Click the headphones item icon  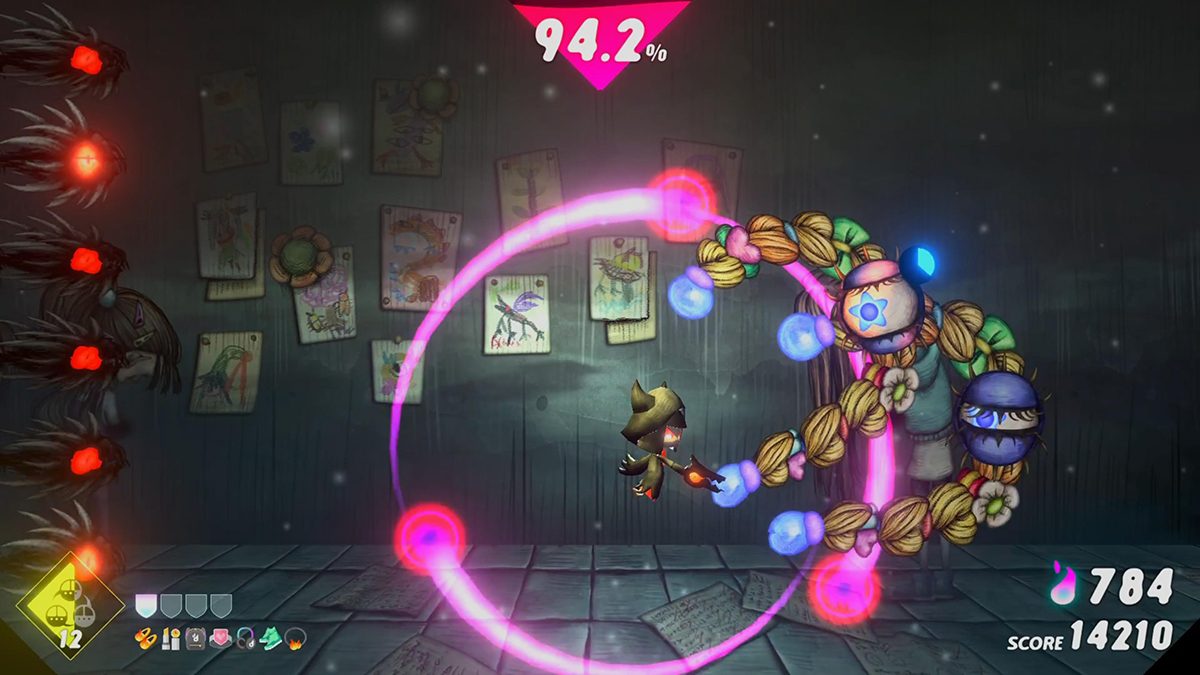[x=245, y=636]
